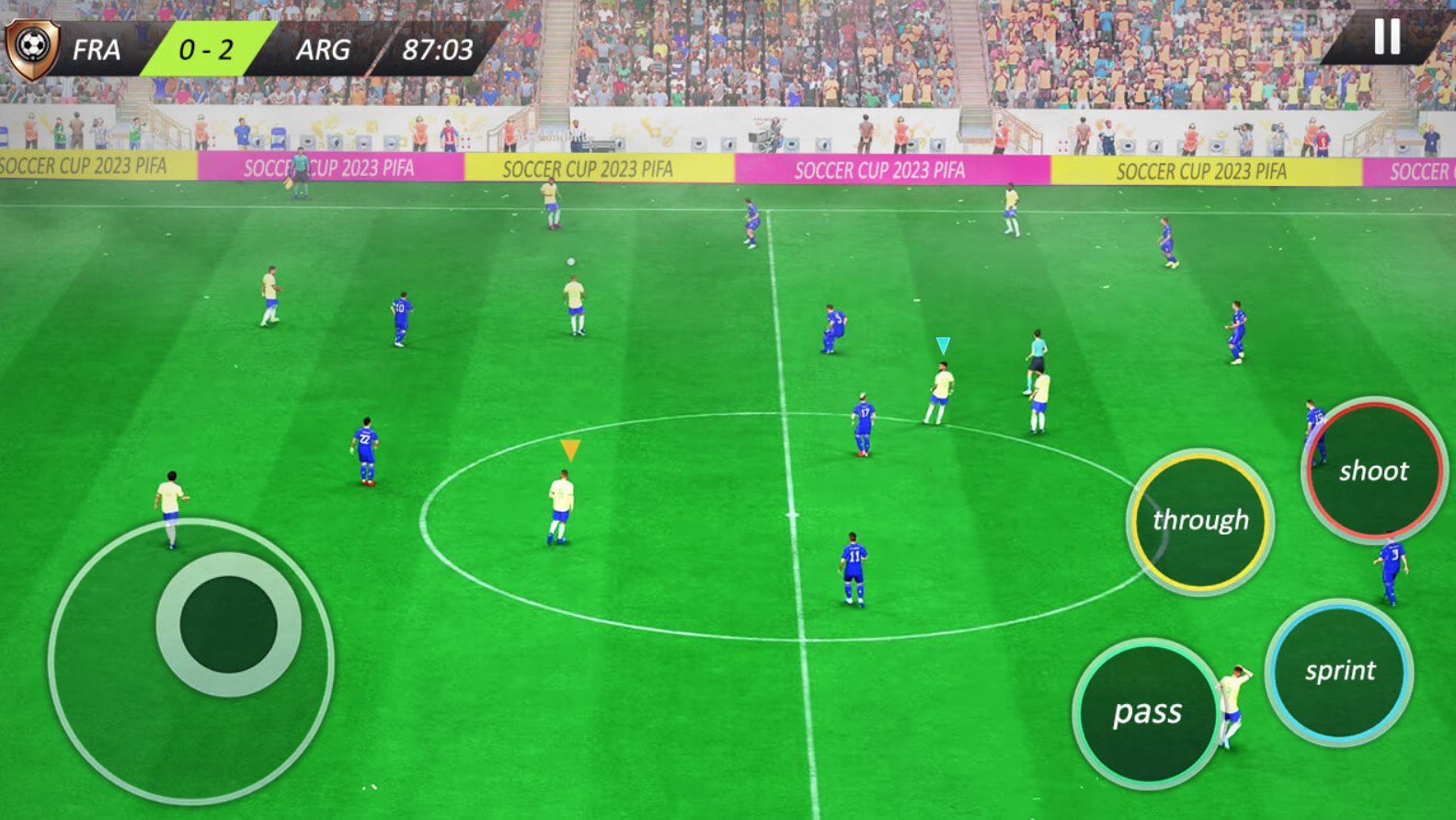Viewport: 1456px width, 820px height.
Task: Tap the virtual joystick knob
Action: 228,624
